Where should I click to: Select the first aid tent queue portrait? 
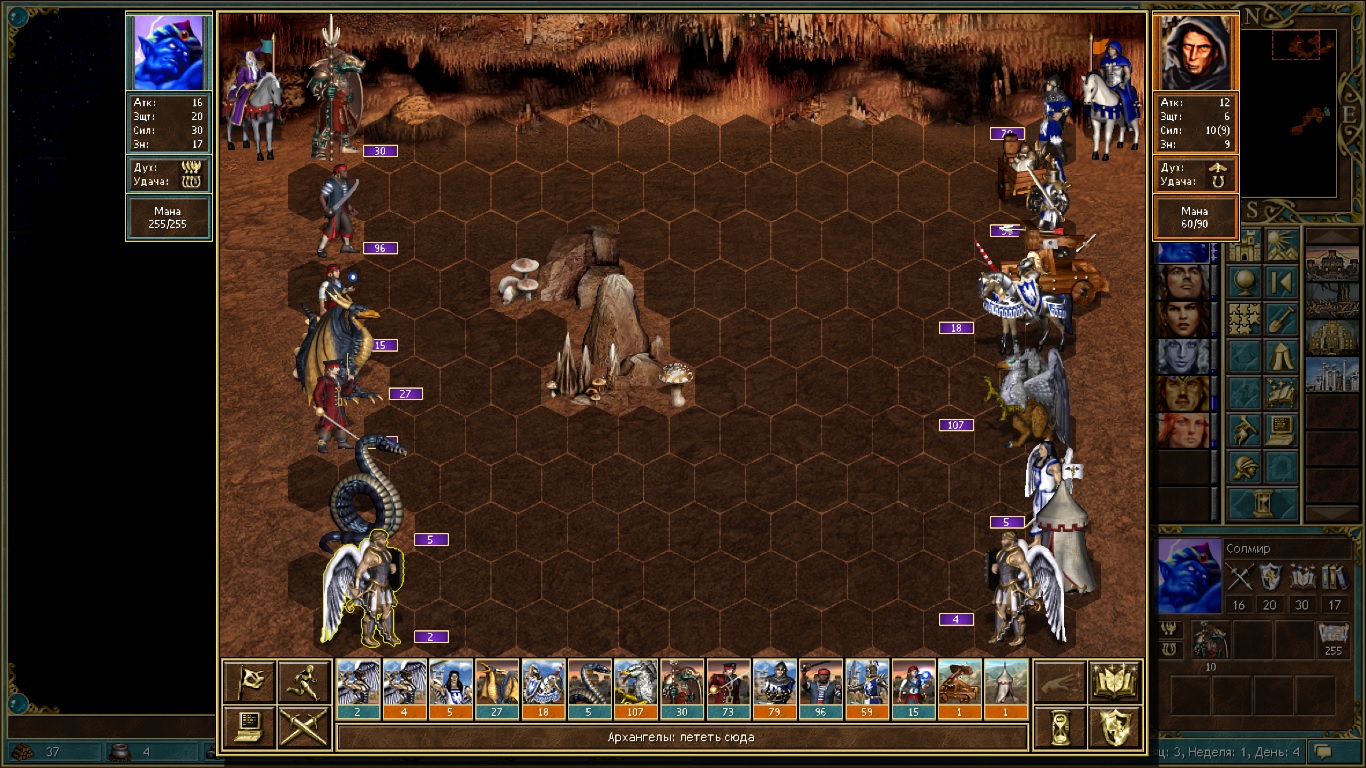pos(1005,689)
